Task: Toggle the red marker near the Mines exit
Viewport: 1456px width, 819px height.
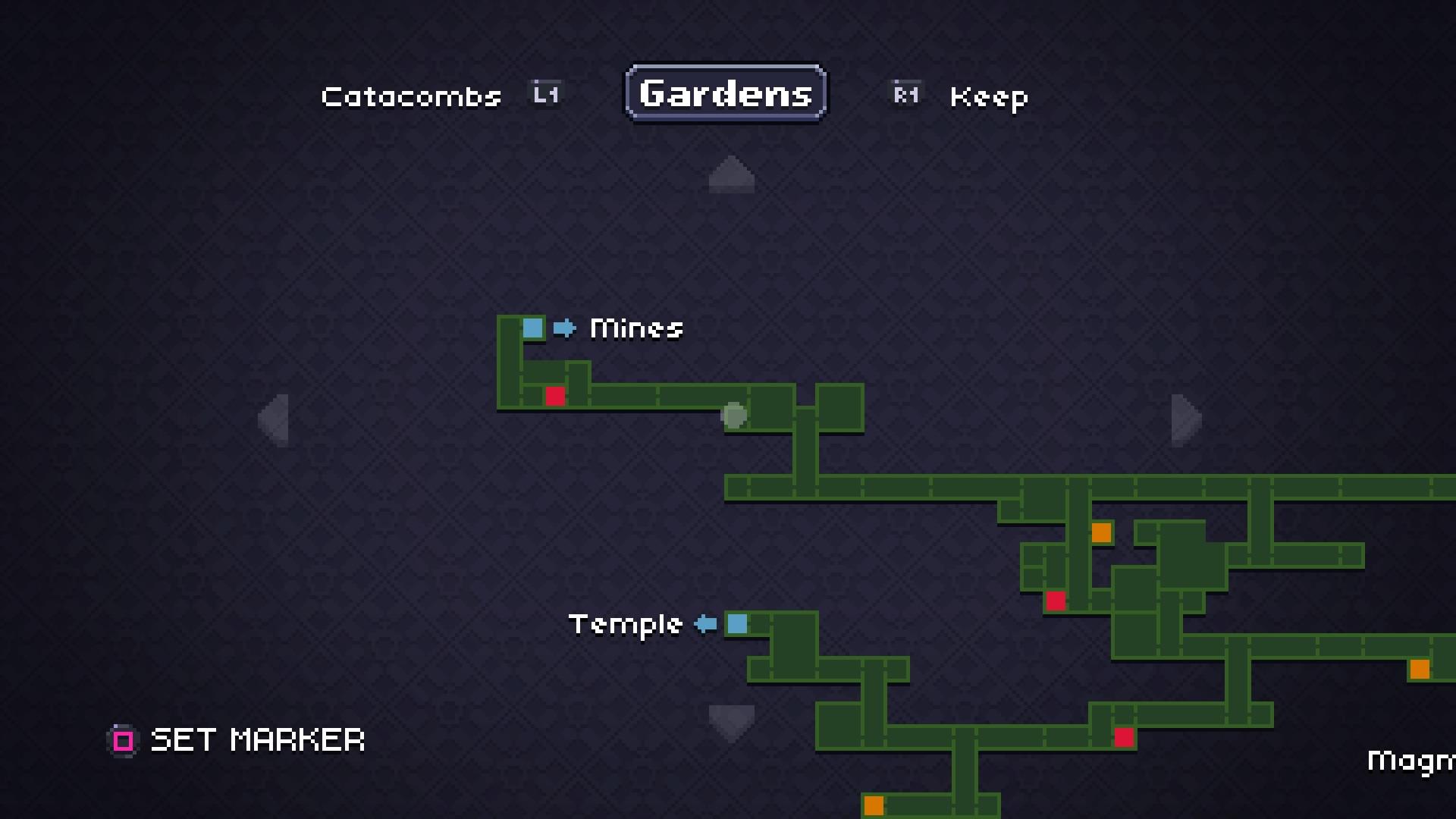Action: pos(556,395)
